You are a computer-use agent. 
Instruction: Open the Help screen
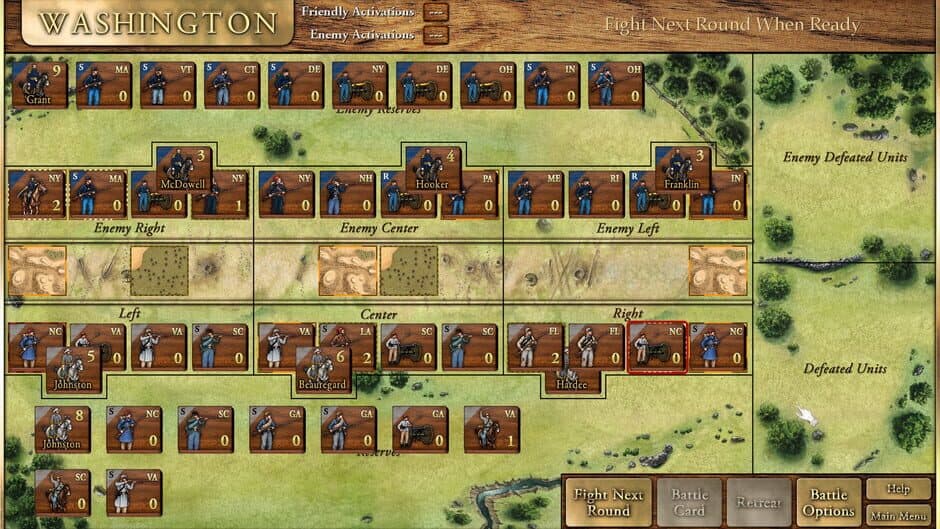(897, 489)
